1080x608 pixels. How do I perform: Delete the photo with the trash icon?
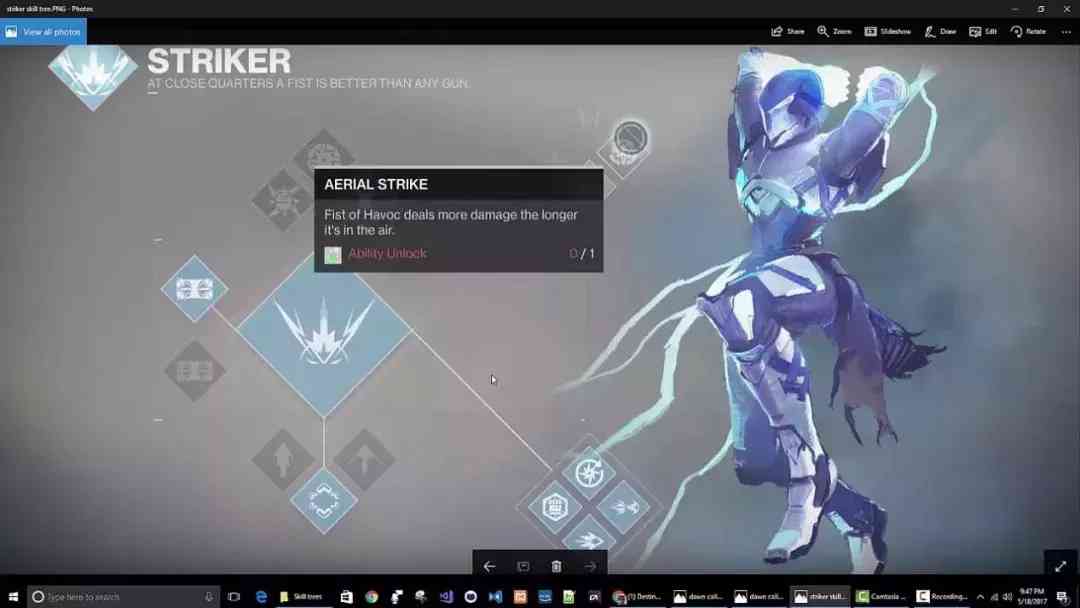[556, 566]
